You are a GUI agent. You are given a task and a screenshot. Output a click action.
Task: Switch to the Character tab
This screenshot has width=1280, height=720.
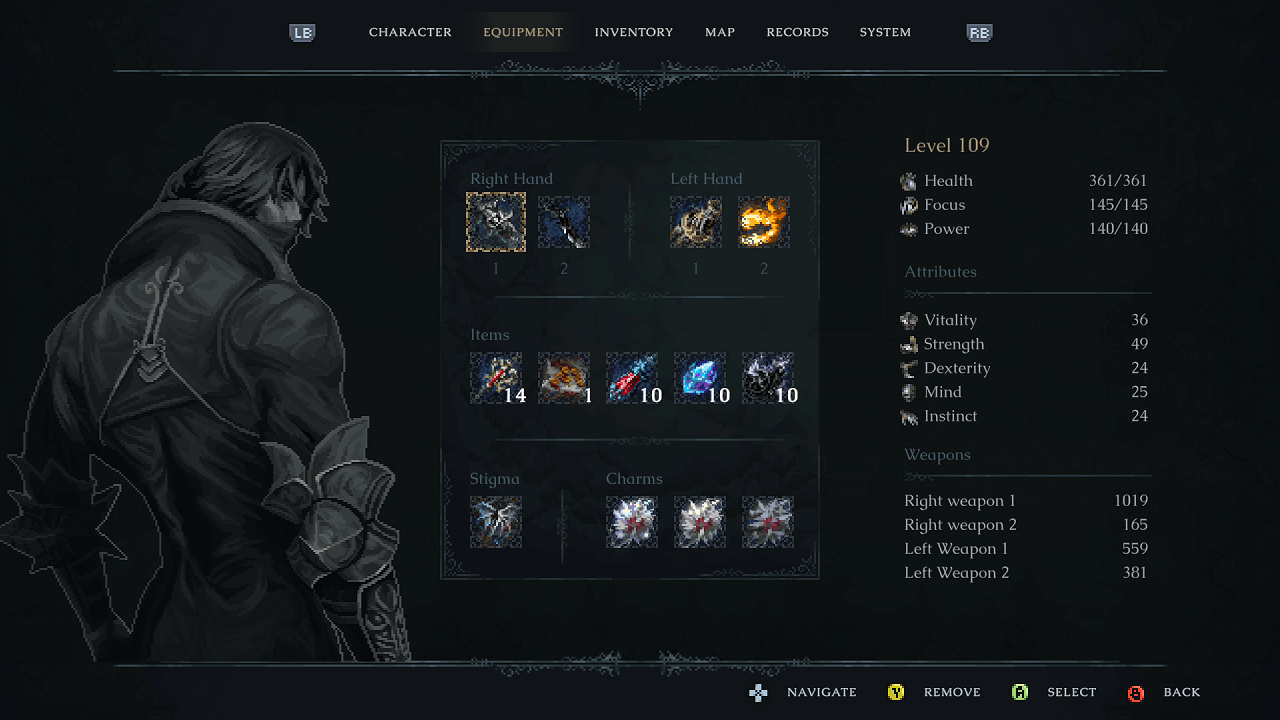(x=410, y=32)
